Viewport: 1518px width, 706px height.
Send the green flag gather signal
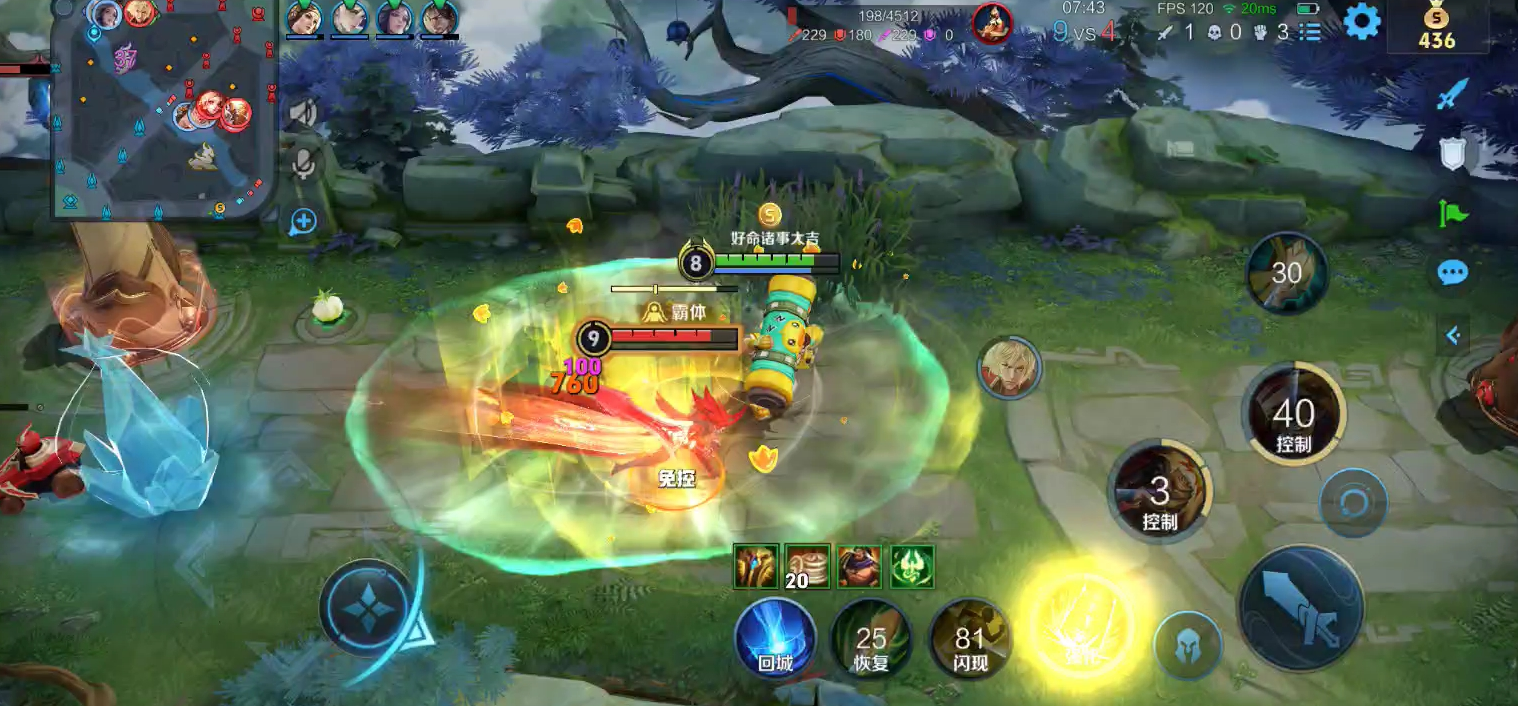coord(1453,213)
